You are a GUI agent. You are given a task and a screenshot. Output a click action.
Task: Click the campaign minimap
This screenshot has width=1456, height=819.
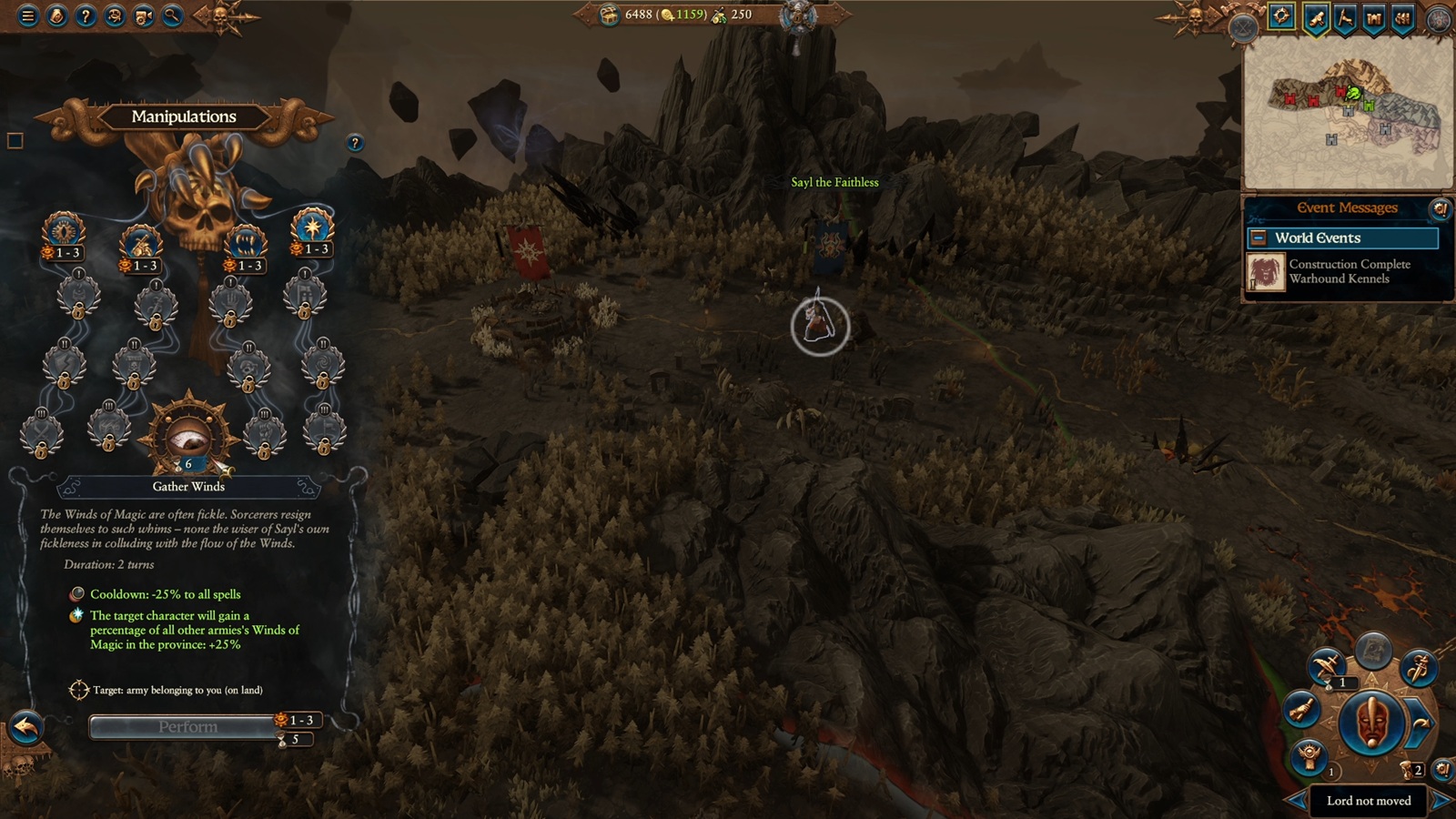[1349, 114]
